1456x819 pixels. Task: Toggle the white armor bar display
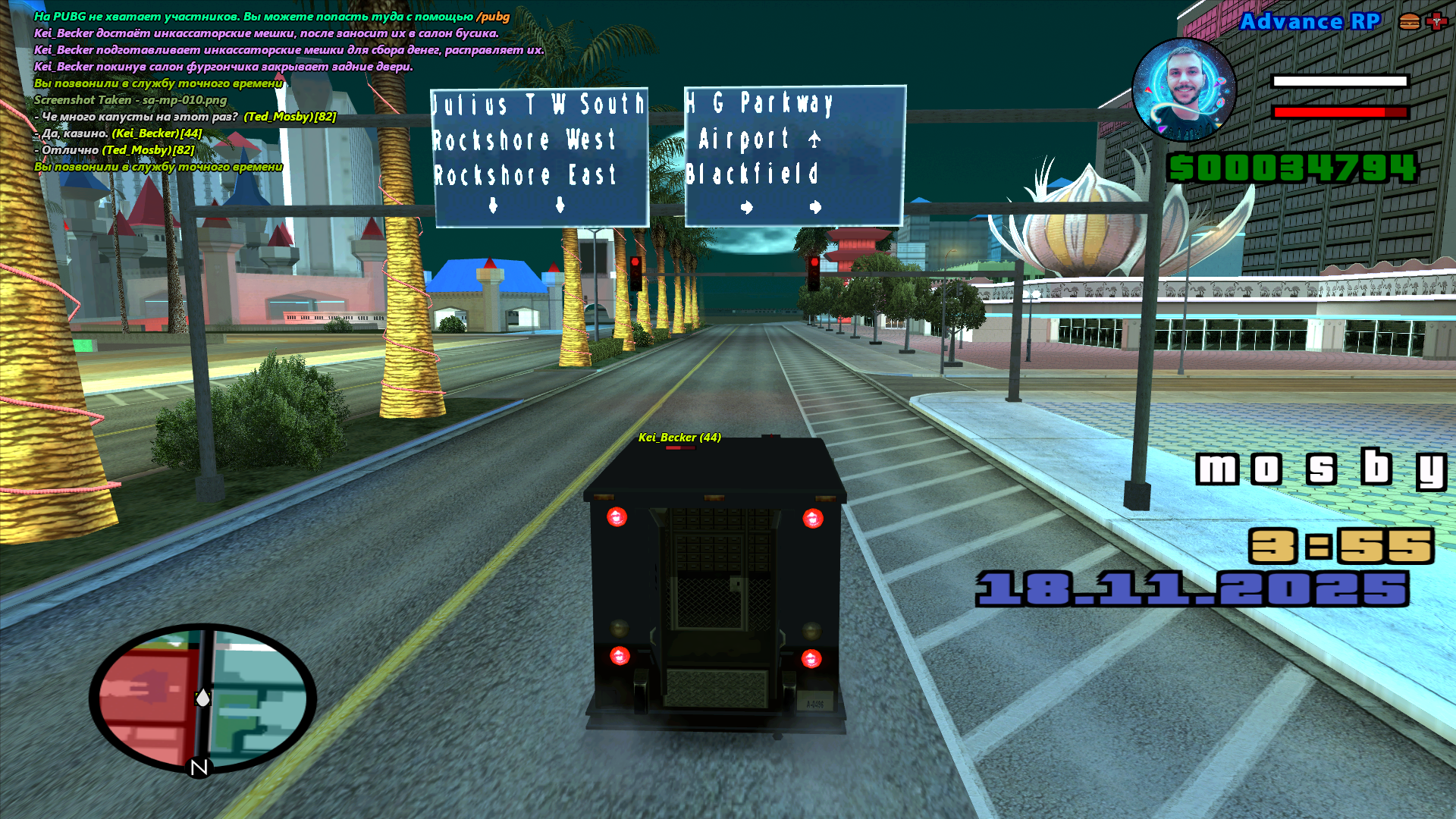[1338, 80]
